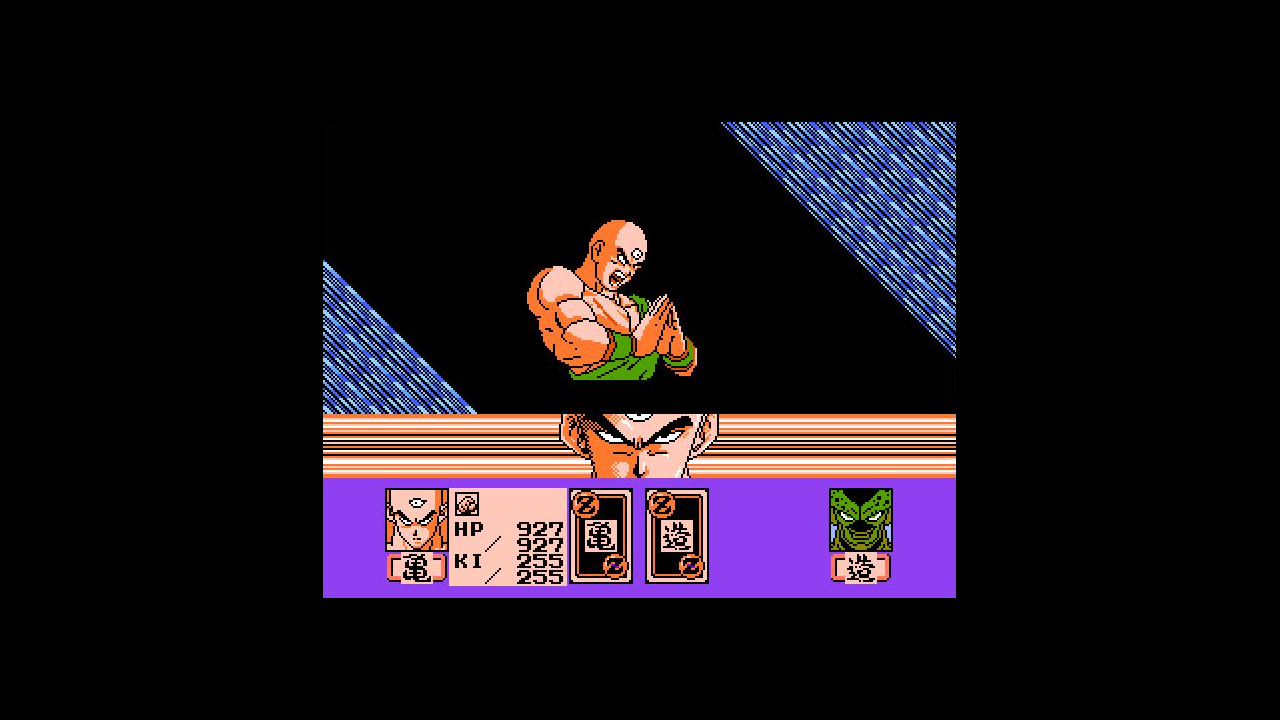
Task: Select the lower Z emblem on the second card
Action: [692, 567]
